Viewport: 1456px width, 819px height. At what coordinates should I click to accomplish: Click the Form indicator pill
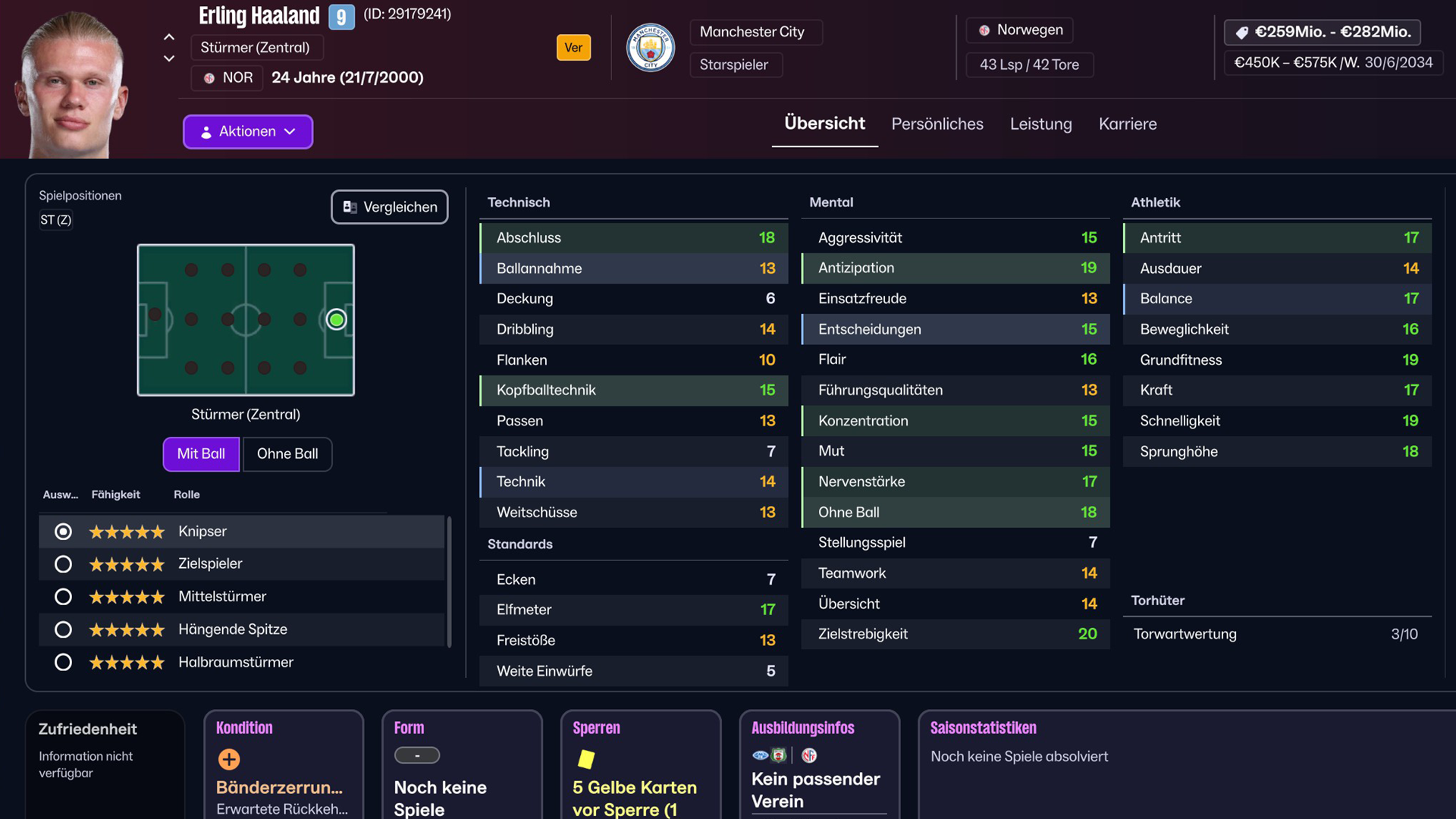point(416,755)
